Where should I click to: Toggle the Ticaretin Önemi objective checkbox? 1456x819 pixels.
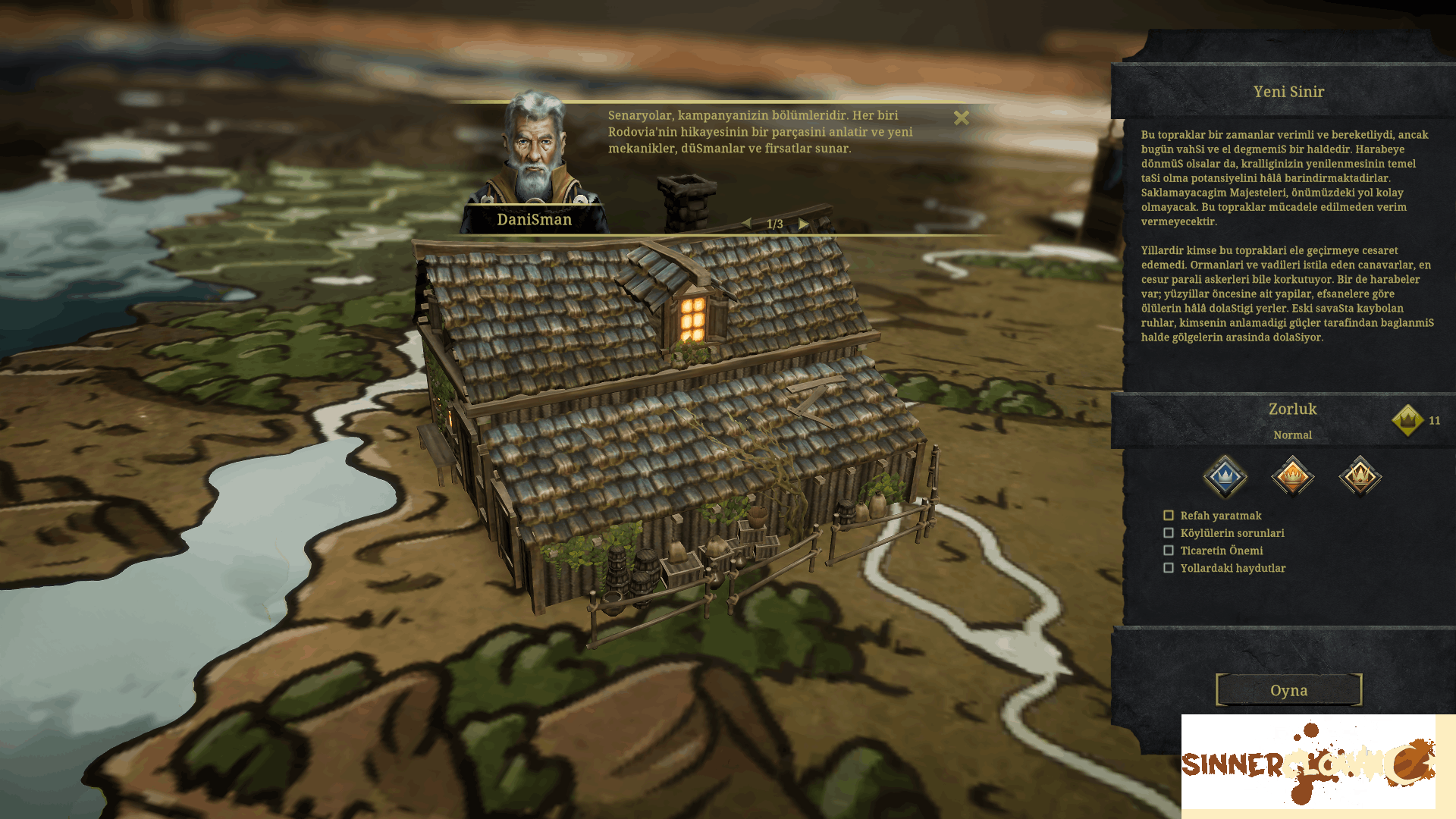pos(1169,551)
